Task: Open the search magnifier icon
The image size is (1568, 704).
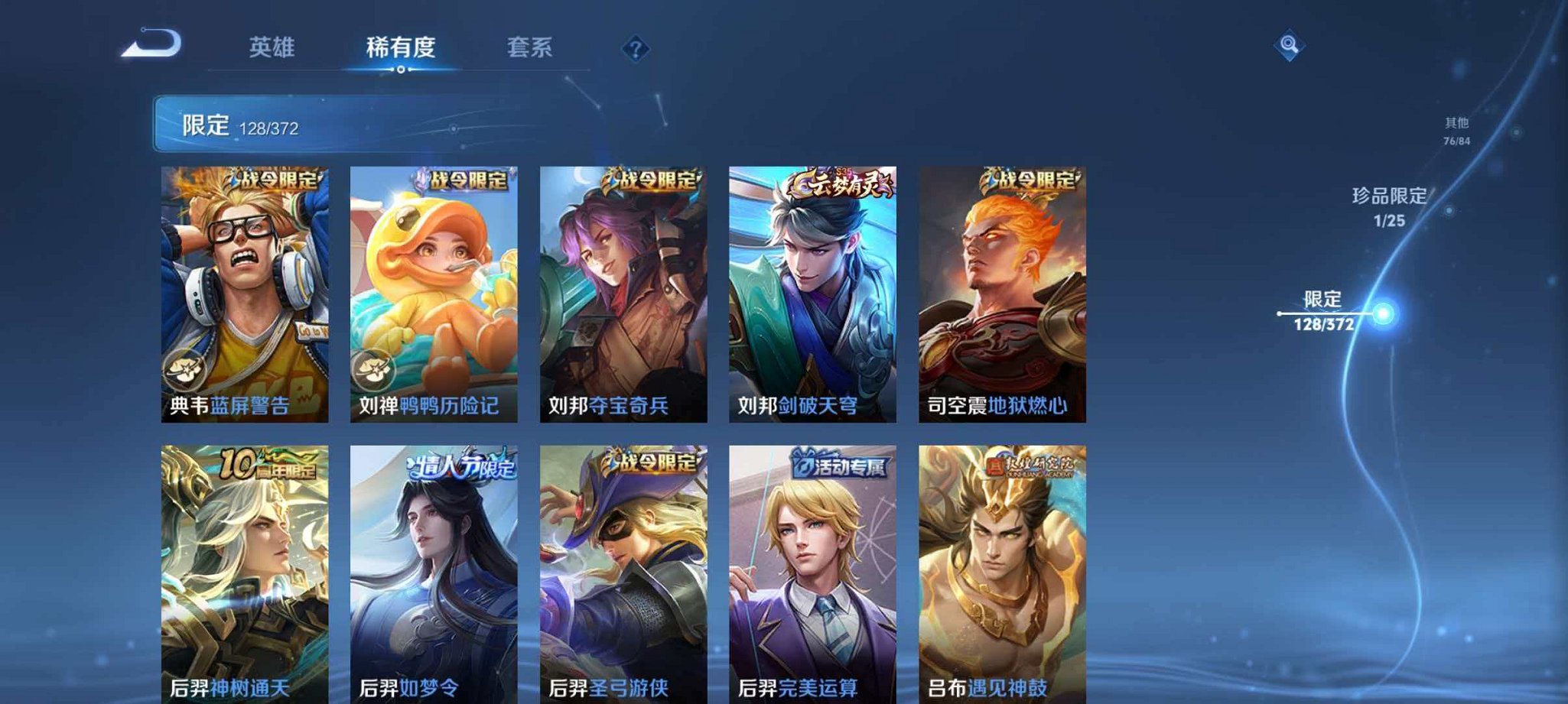Action: tap(1288, 46)
